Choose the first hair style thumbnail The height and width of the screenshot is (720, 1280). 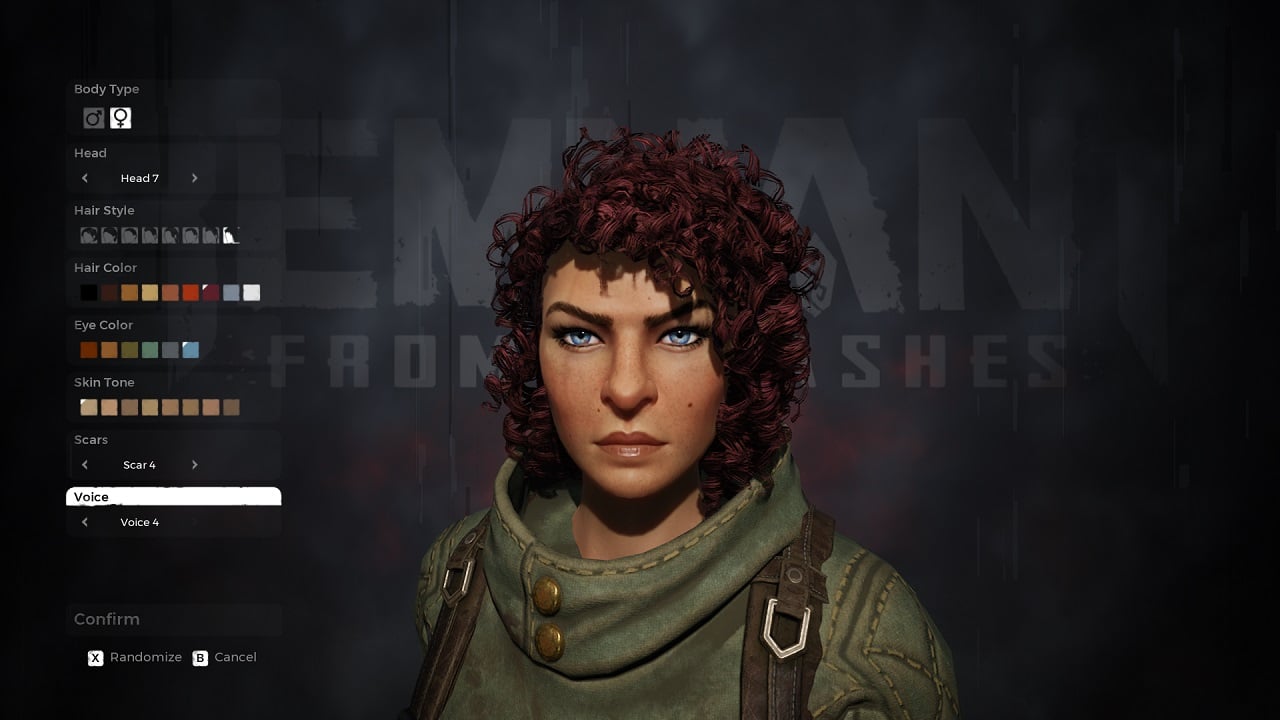[x=89, y=235]
